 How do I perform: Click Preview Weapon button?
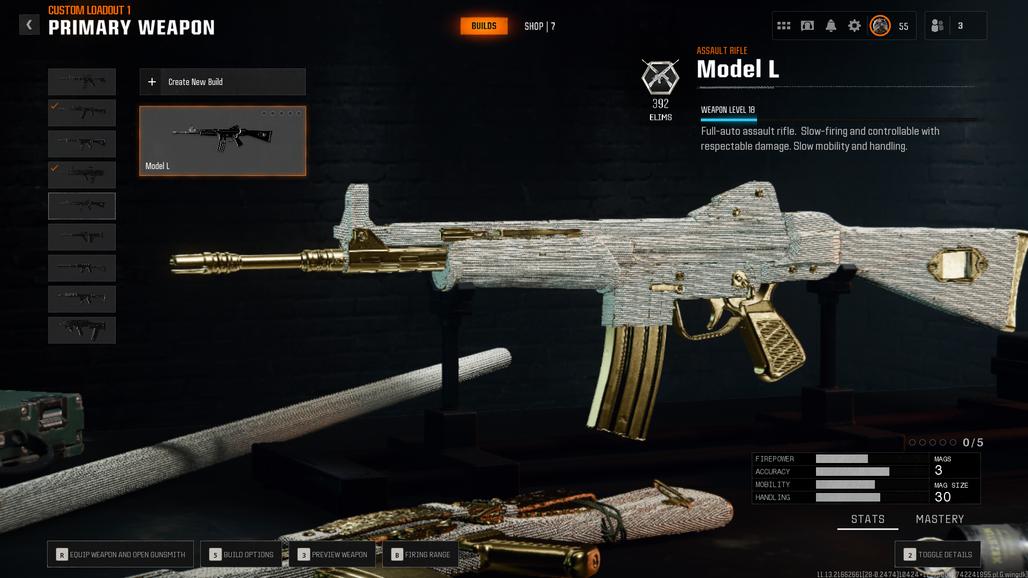click(x=333, y=554)
